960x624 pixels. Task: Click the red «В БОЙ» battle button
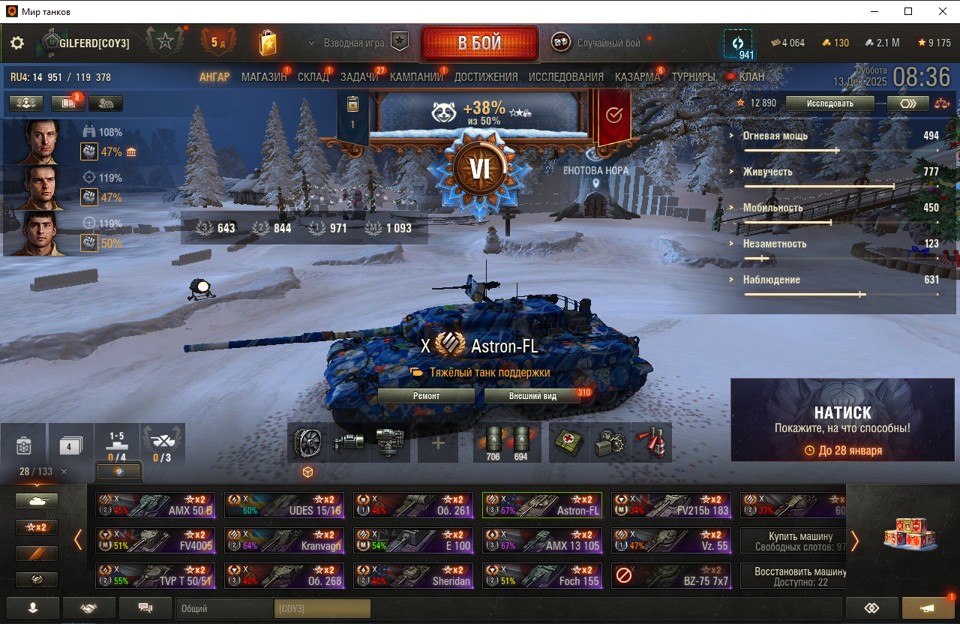click(479, 44)
